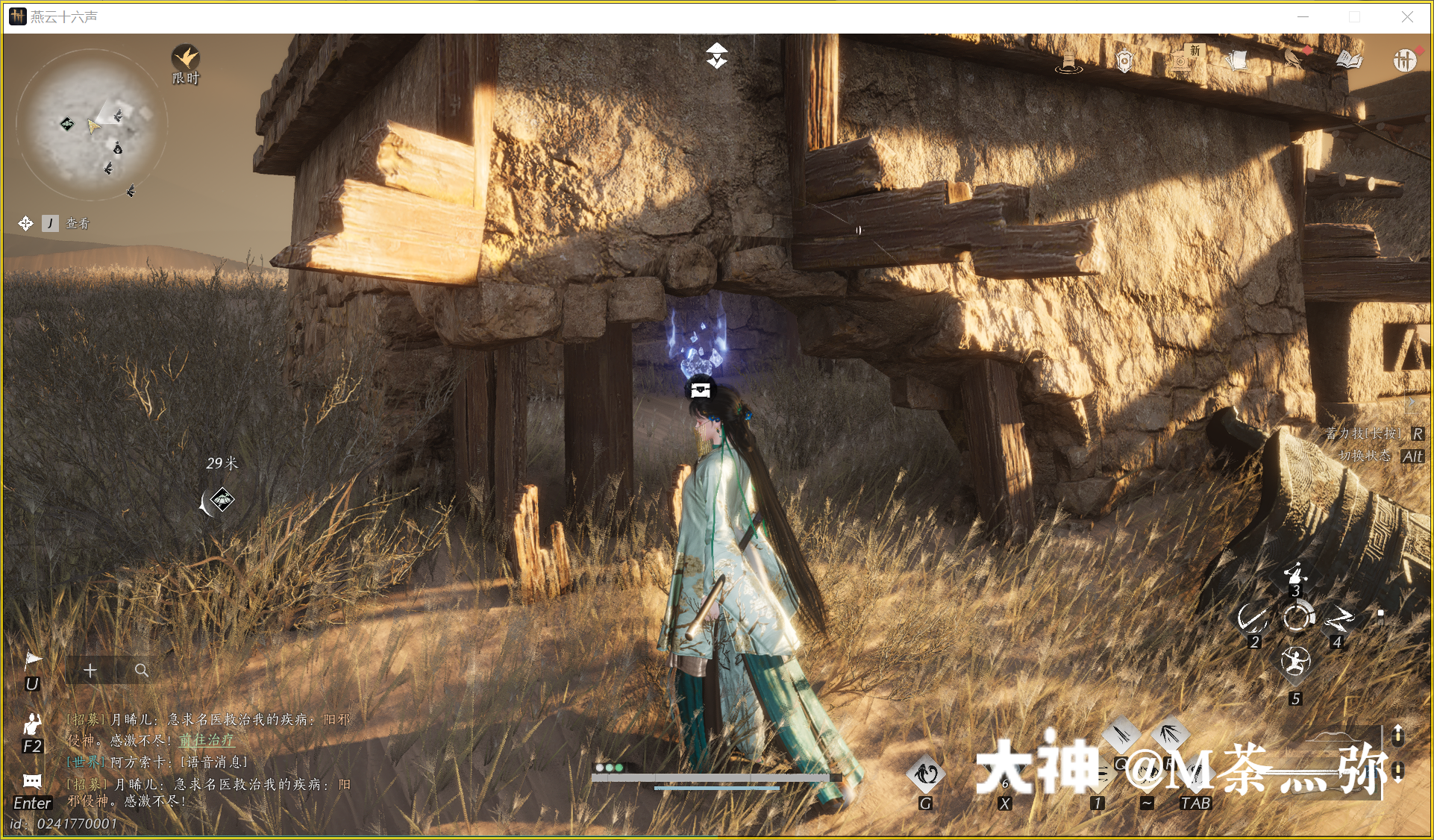Open the chat speech bubble icon

point(32,781)
